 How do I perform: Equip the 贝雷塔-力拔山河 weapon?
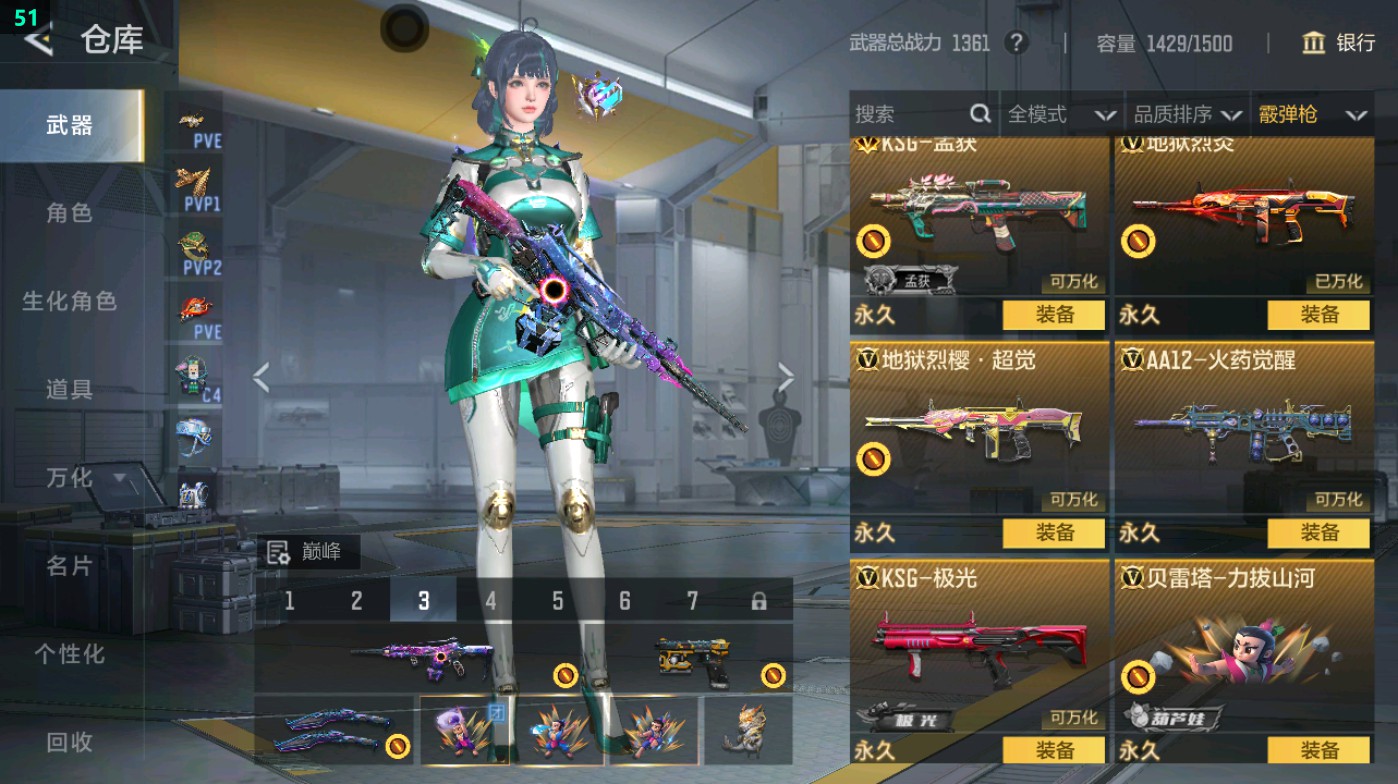(1318, 750)
